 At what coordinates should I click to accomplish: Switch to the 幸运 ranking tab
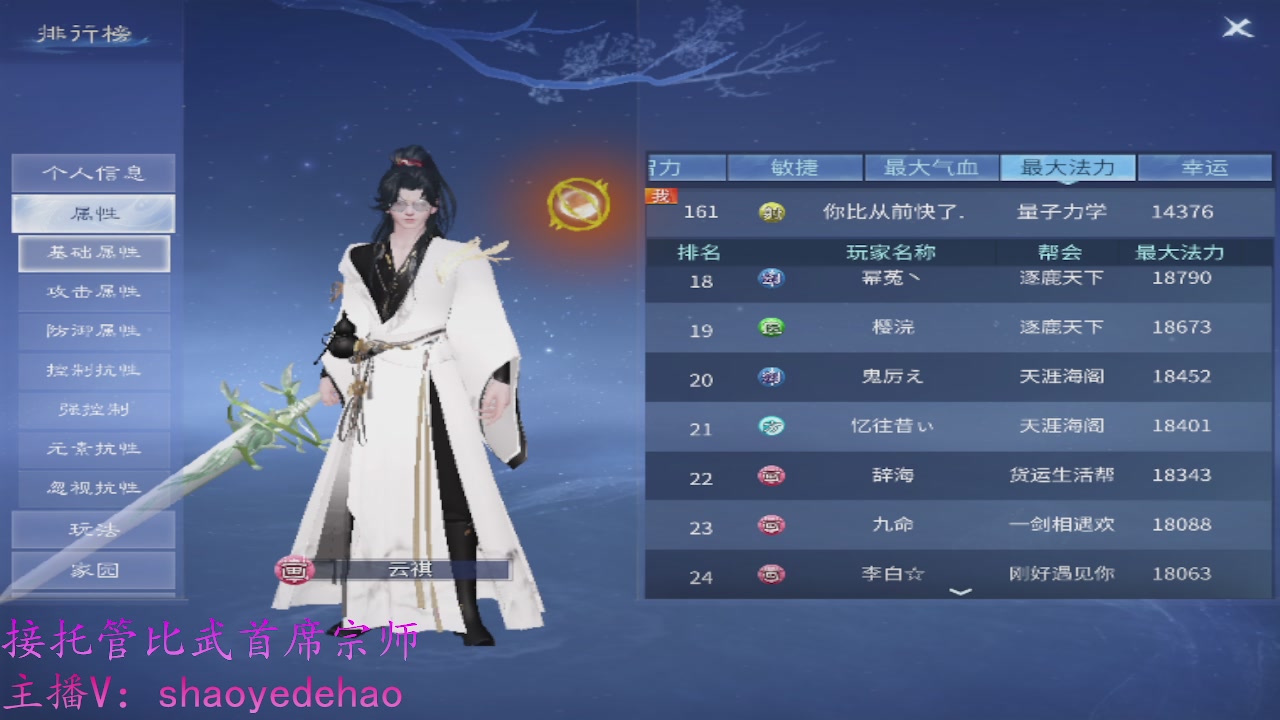click(1206, 167)
